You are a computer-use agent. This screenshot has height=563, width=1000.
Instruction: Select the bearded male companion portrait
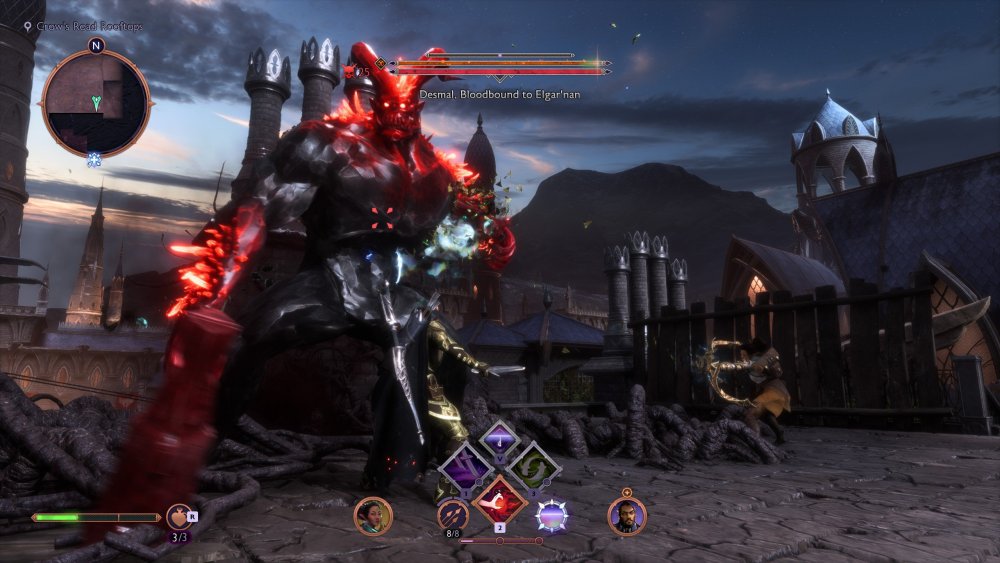click(x=627, y=516)
